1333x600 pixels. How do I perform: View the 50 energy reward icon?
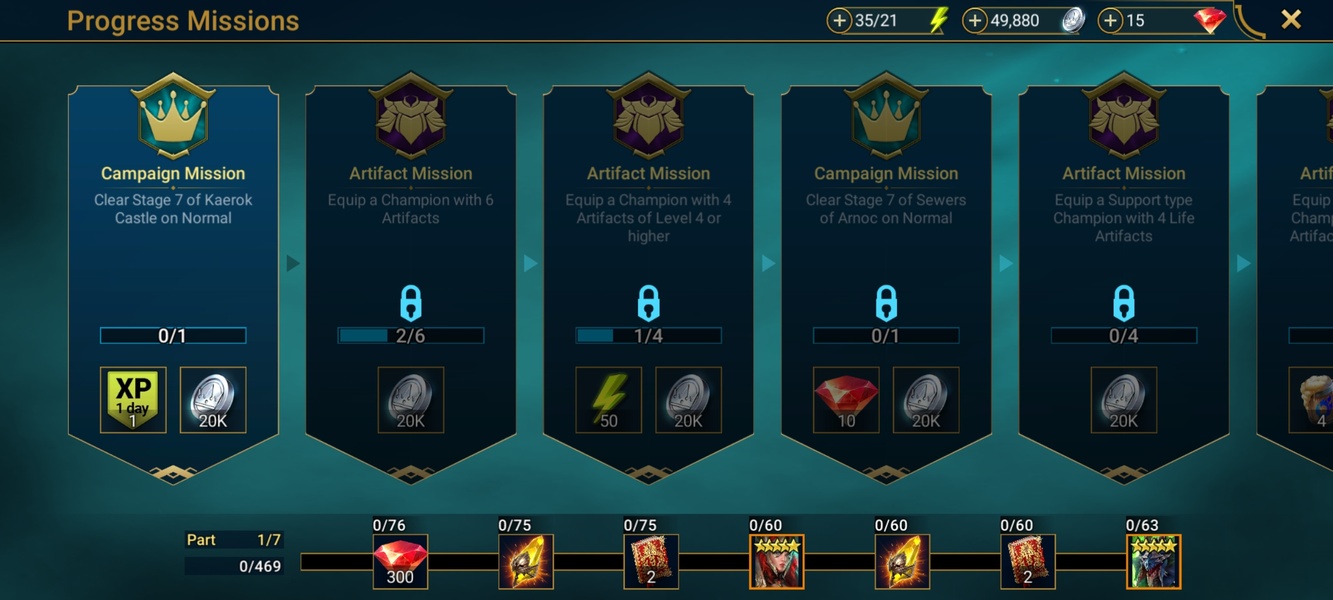point(609,400)
